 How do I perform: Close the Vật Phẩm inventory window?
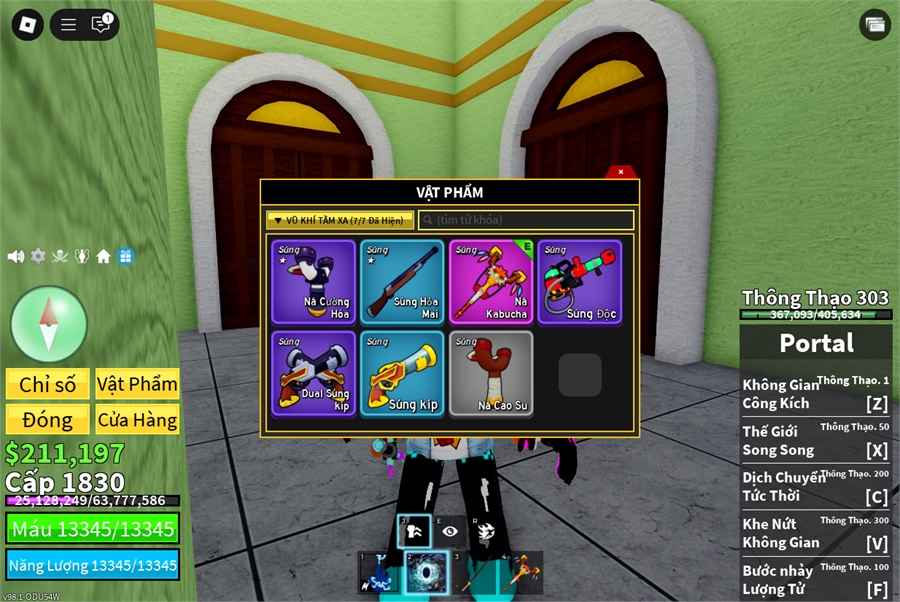(x=621, y=172)
